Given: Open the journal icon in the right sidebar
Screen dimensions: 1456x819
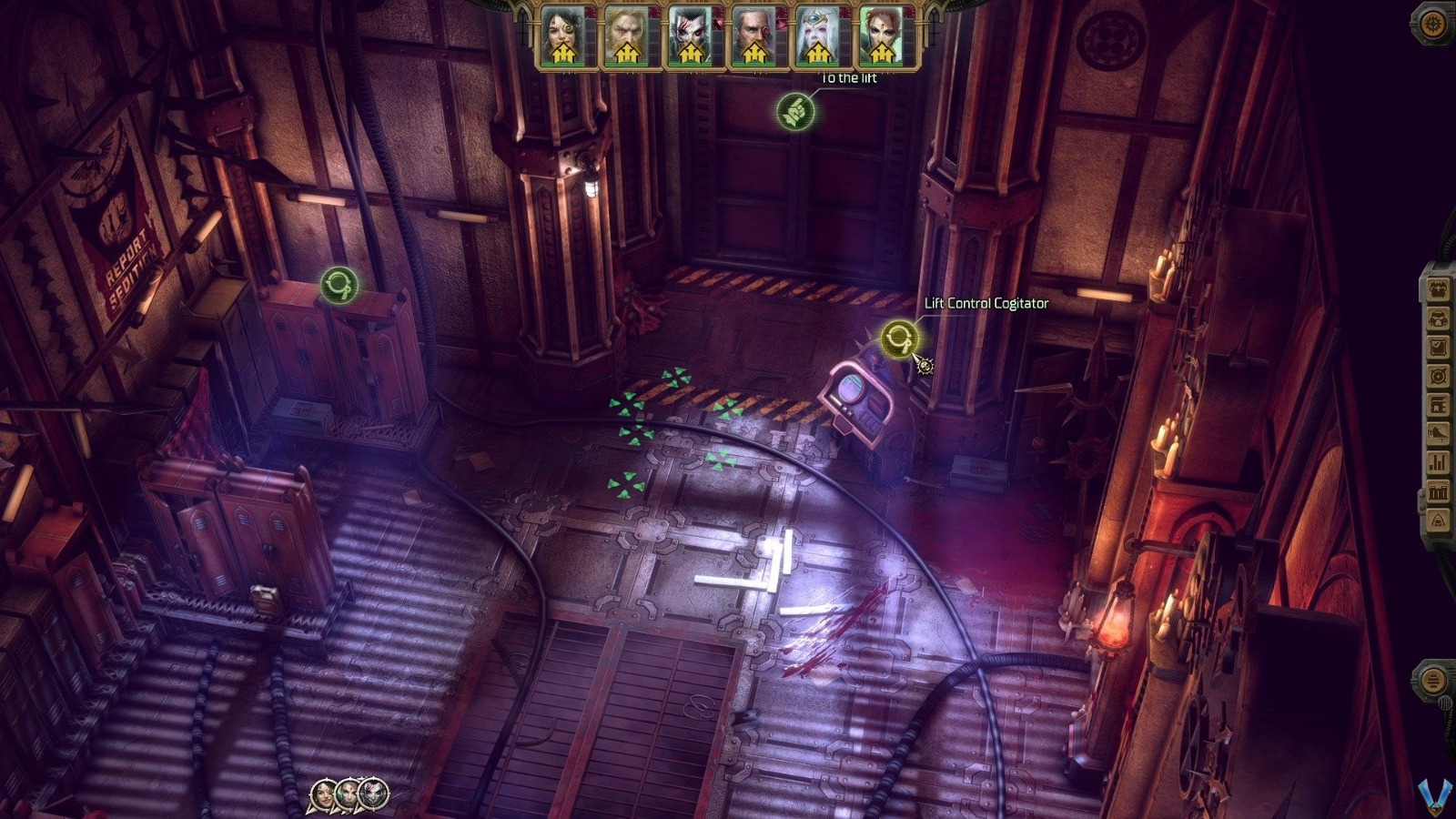Looking at the screenshot, I should click(1438, 346).
